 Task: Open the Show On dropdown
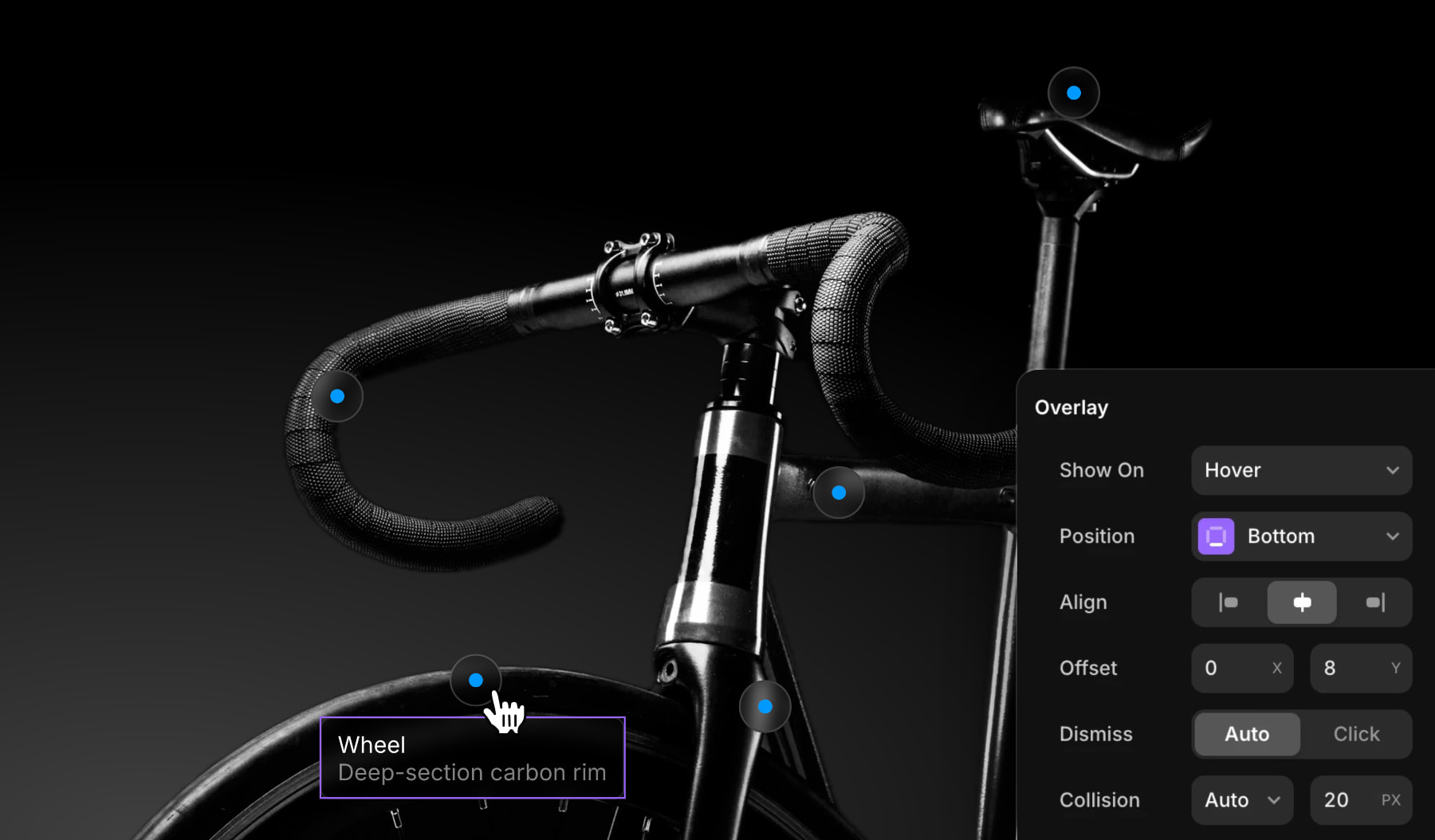[1301, 470]
